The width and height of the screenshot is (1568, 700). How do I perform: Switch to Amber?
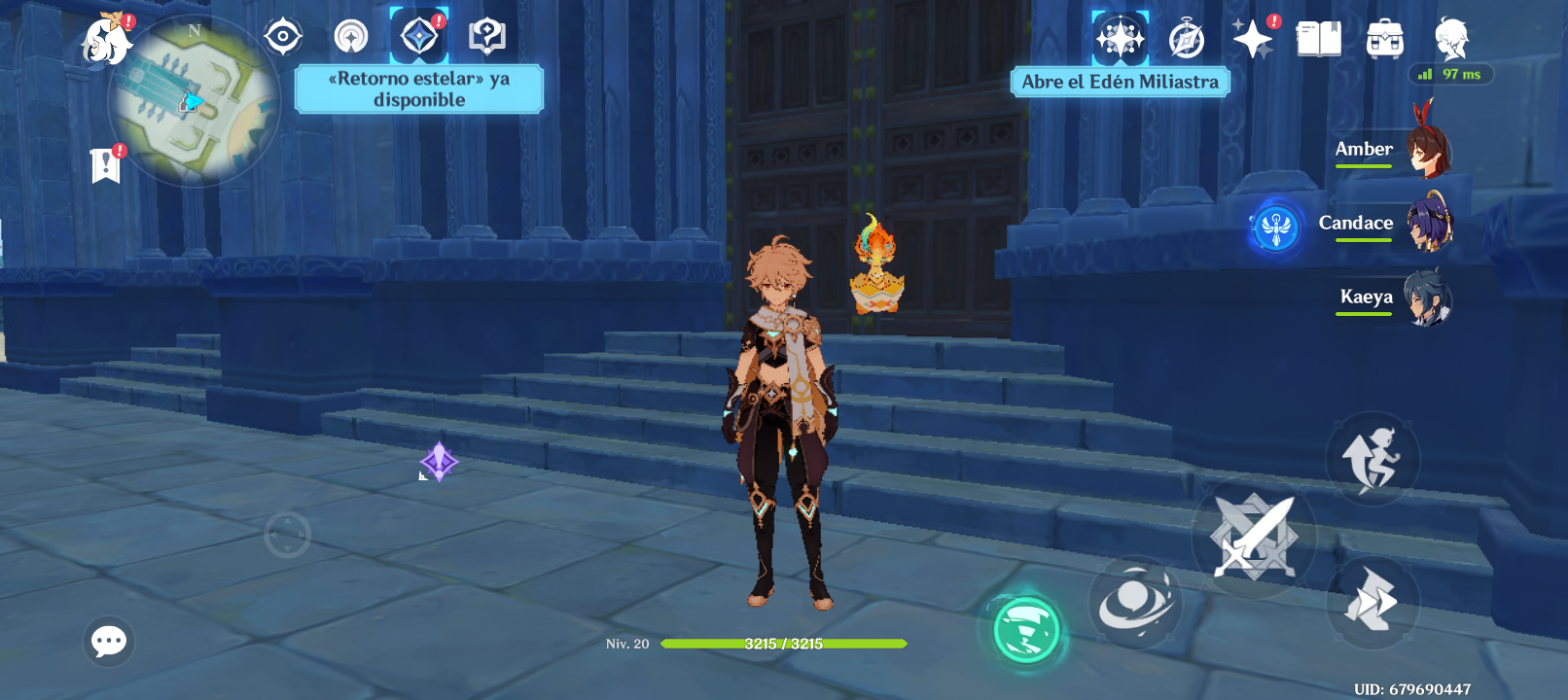[x=1393, y=151]
